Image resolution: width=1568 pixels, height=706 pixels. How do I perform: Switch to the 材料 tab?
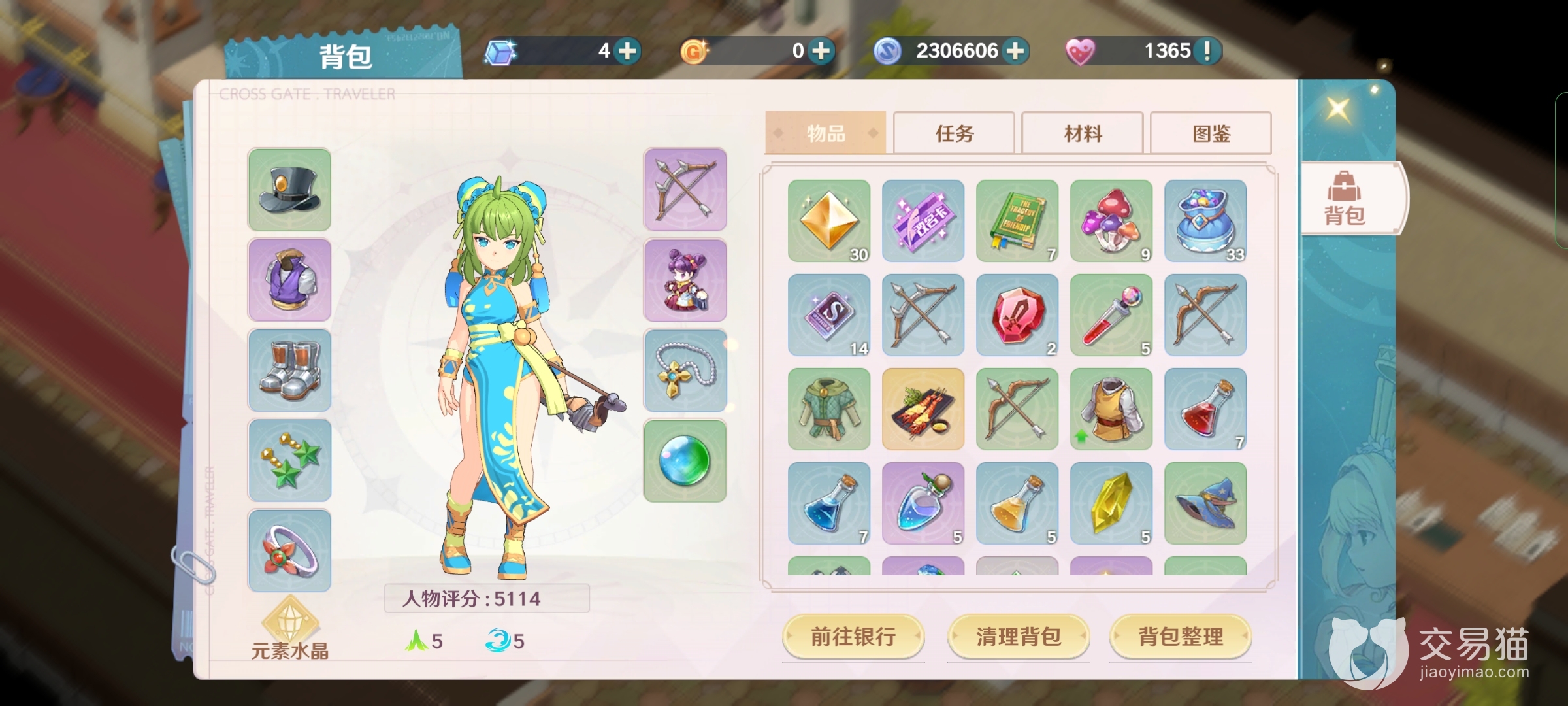point(1082,133)
